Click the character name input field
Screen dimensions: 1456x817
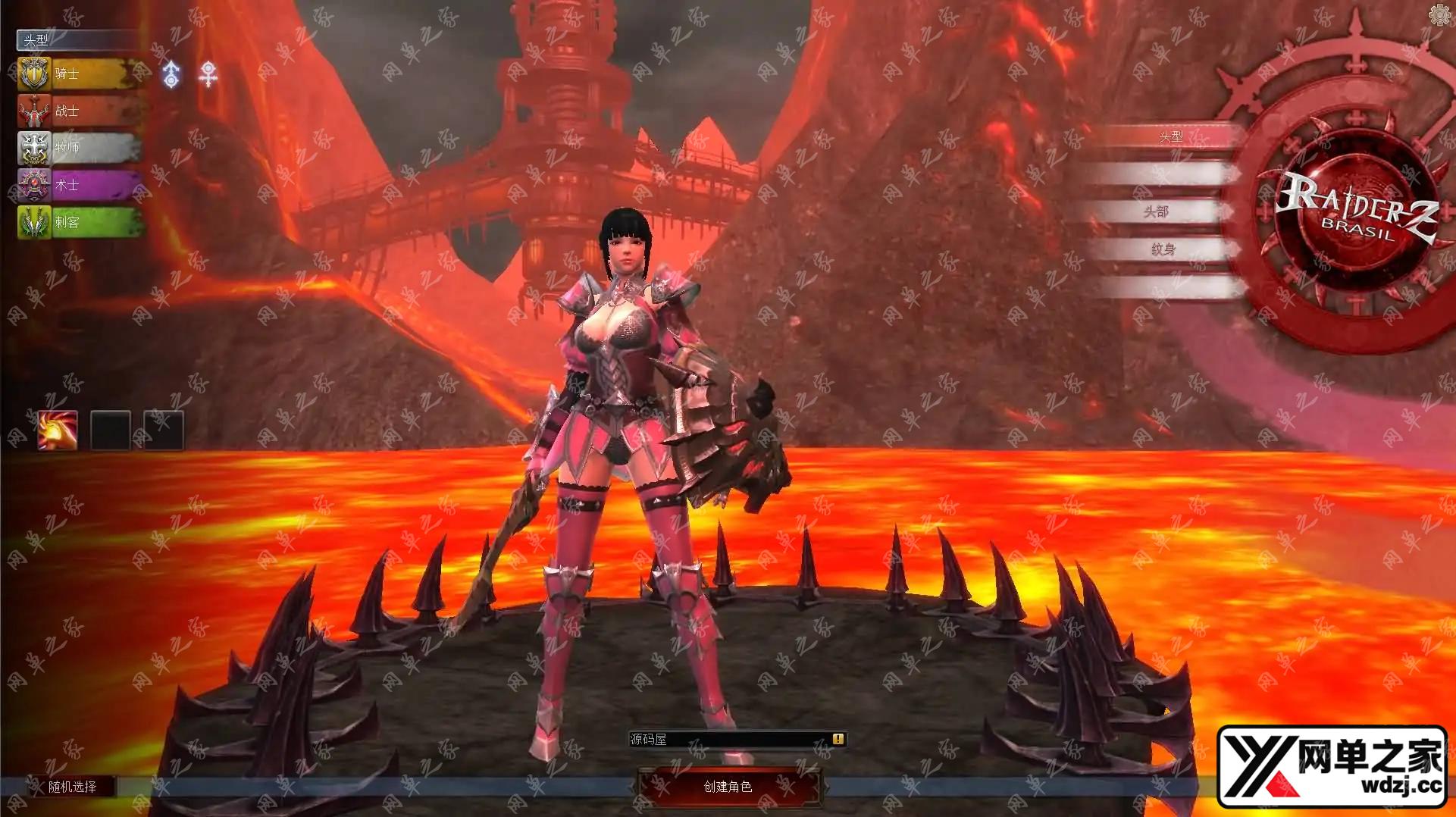coord(729,739)
